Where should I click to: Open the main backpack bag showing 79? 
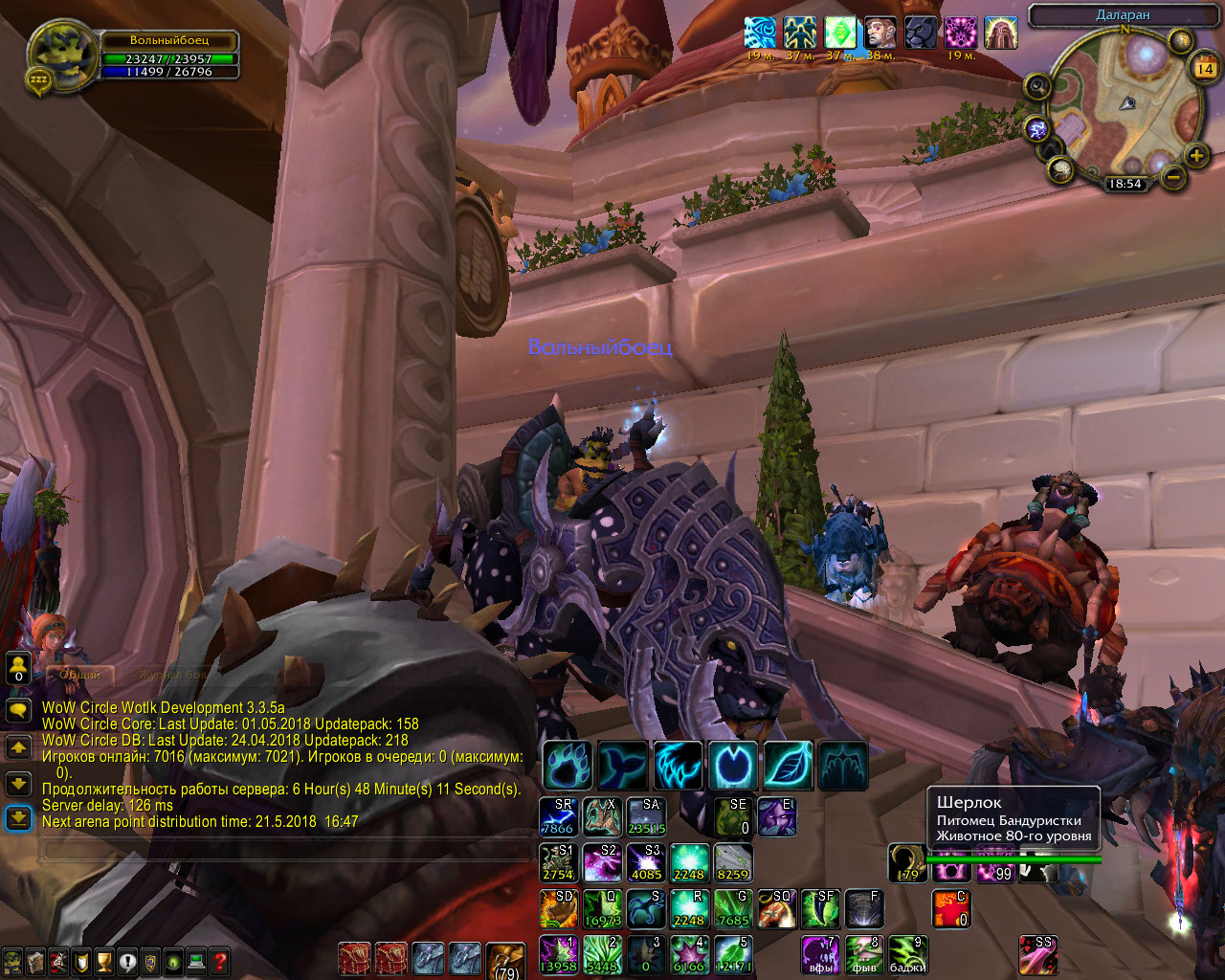505,960
